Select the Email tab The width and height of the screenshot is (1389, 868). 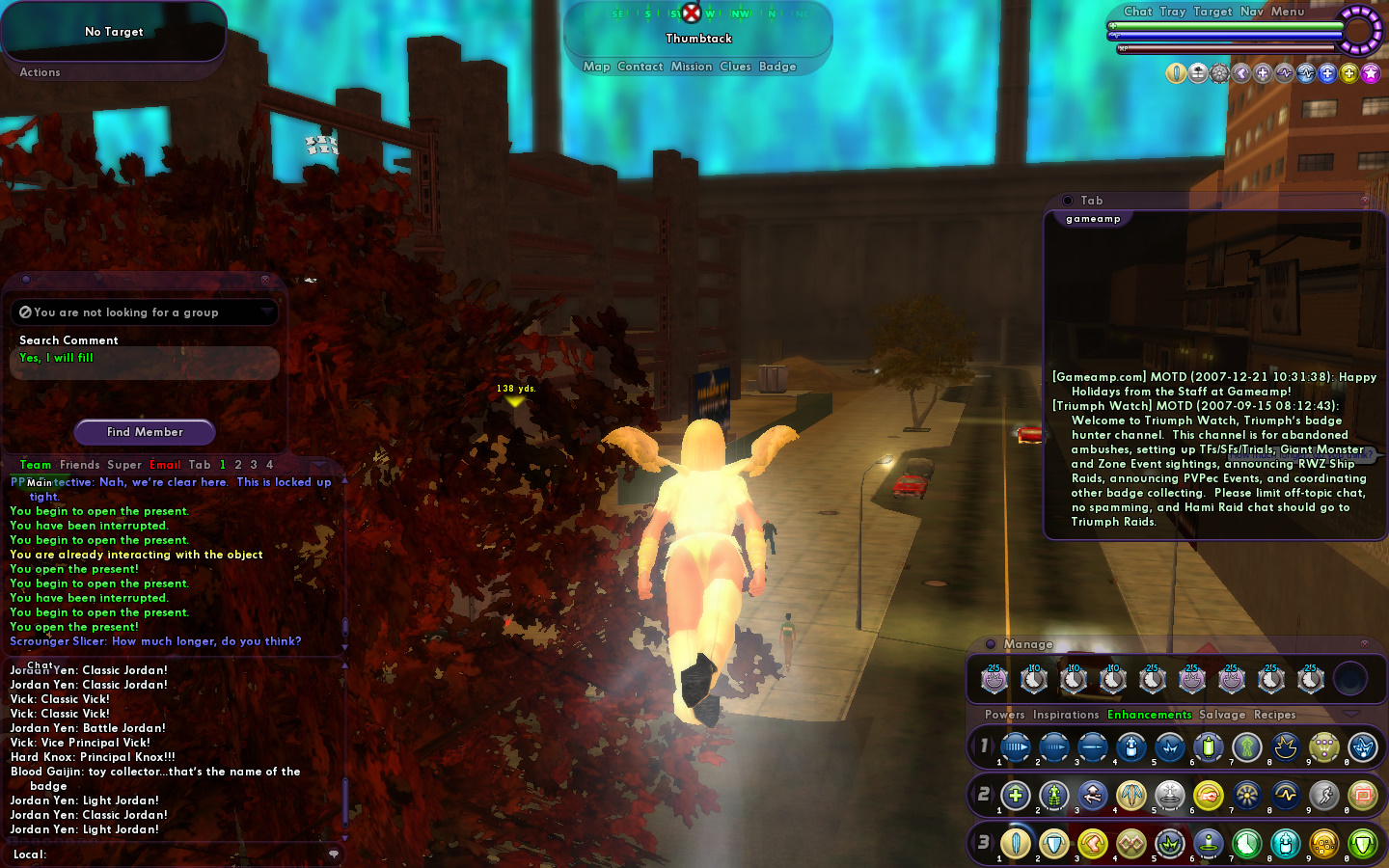[165, 465]
